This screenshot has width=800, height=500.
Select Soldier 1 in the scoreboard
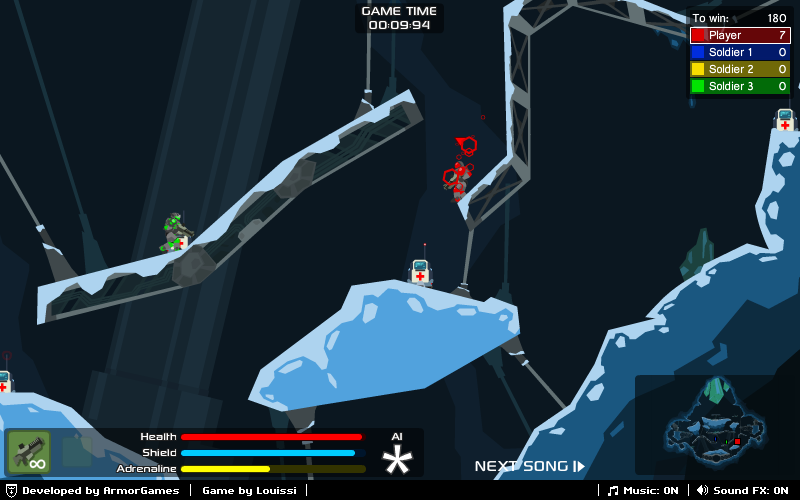[739, 52]
